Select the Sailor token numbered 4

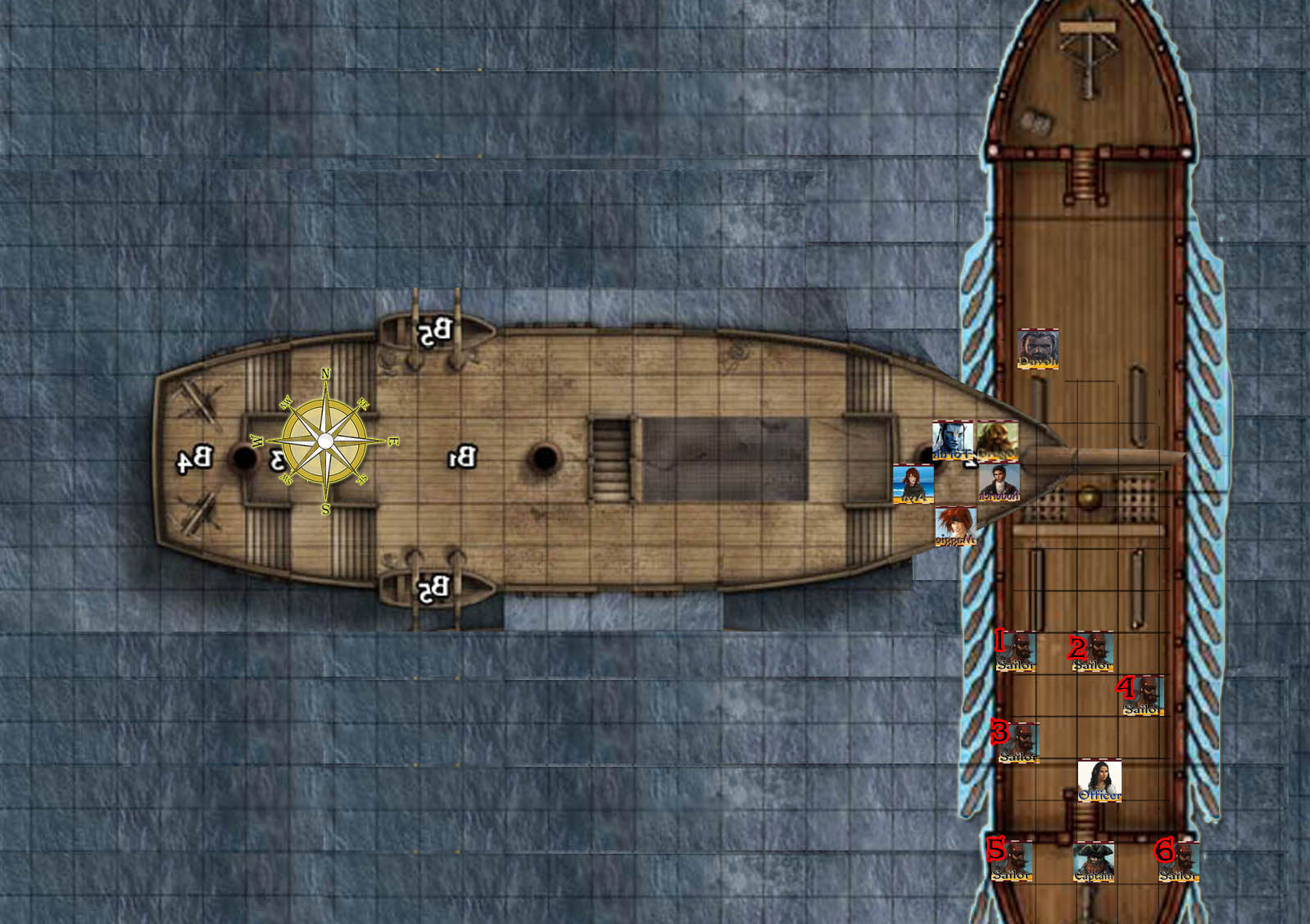click(1143, 695)
